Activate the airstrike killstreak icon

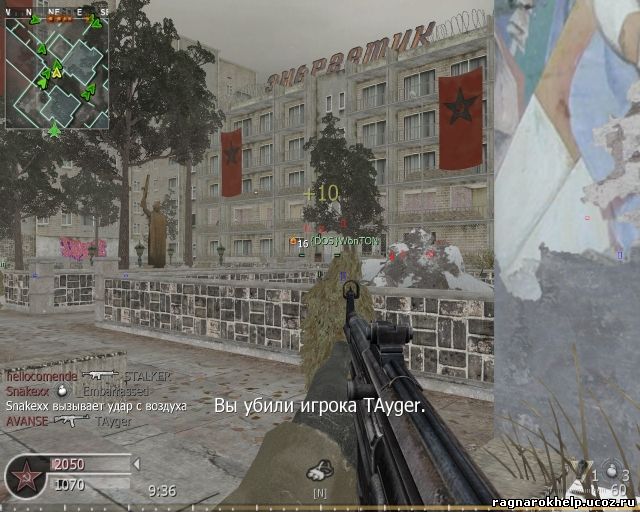[319, 469]
